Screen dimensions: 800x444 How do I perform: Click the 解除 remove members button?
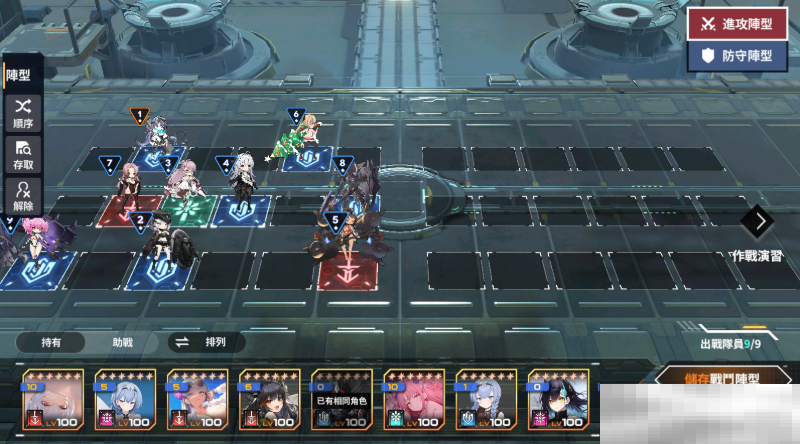(22, 195)
